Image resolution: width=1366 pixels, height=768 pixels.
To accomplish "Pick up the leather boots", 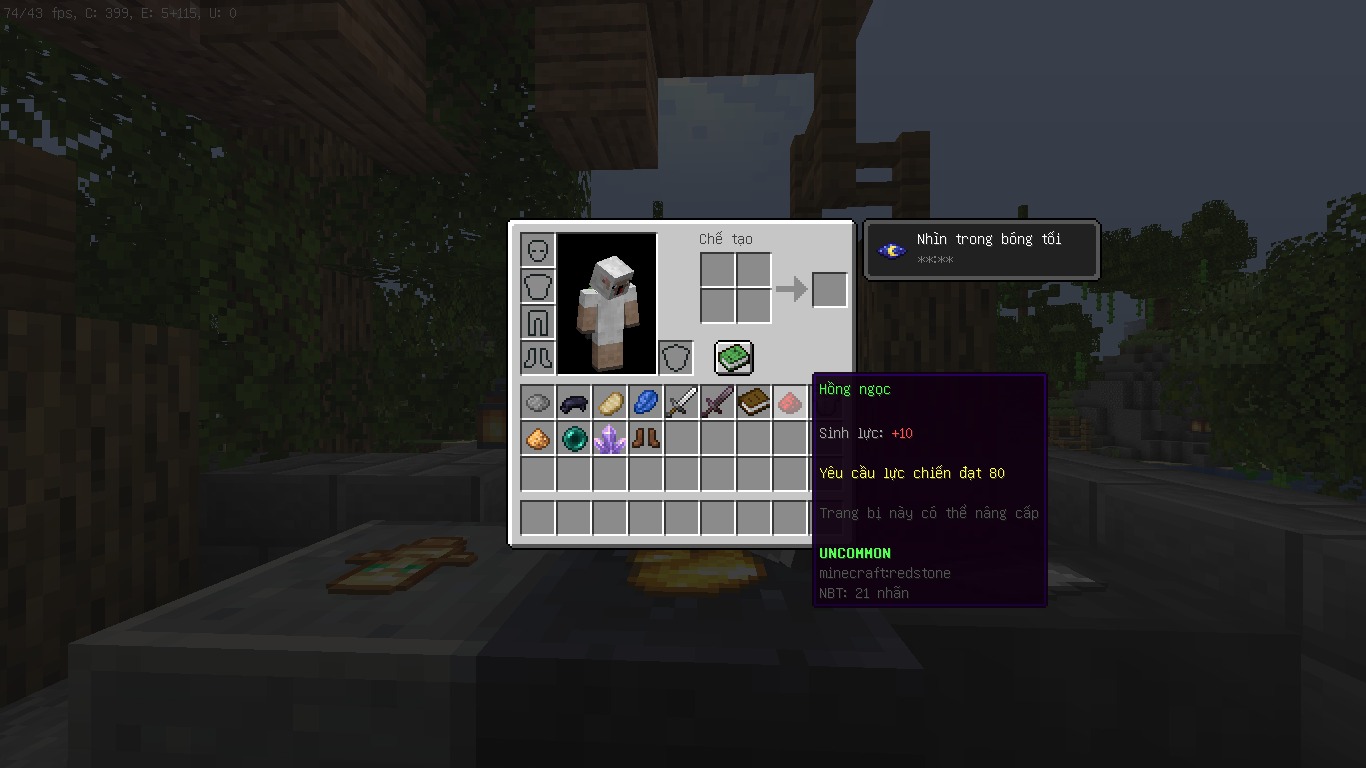I will point(646,439).
